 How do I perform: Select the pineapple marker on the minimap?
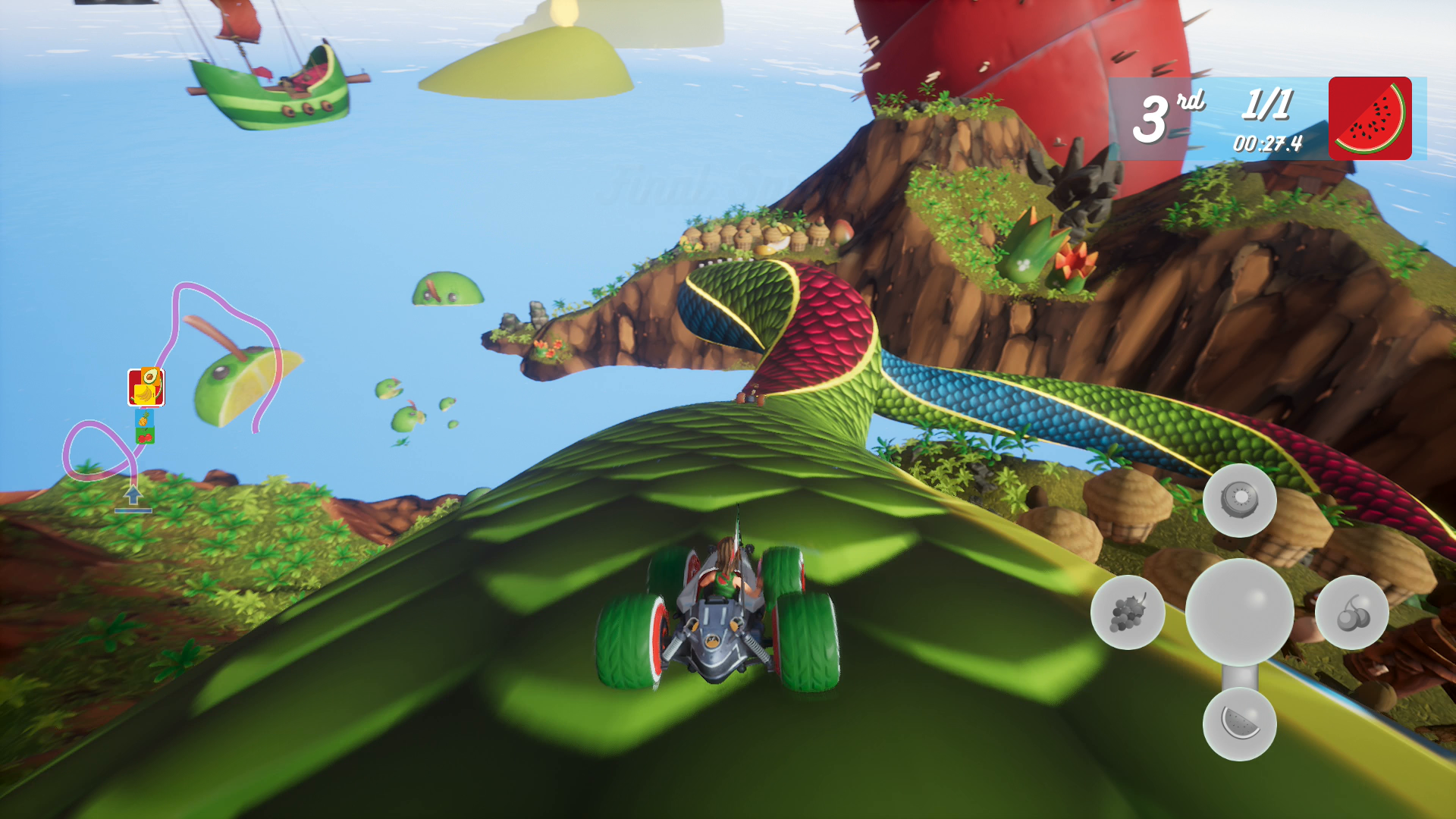143,418
